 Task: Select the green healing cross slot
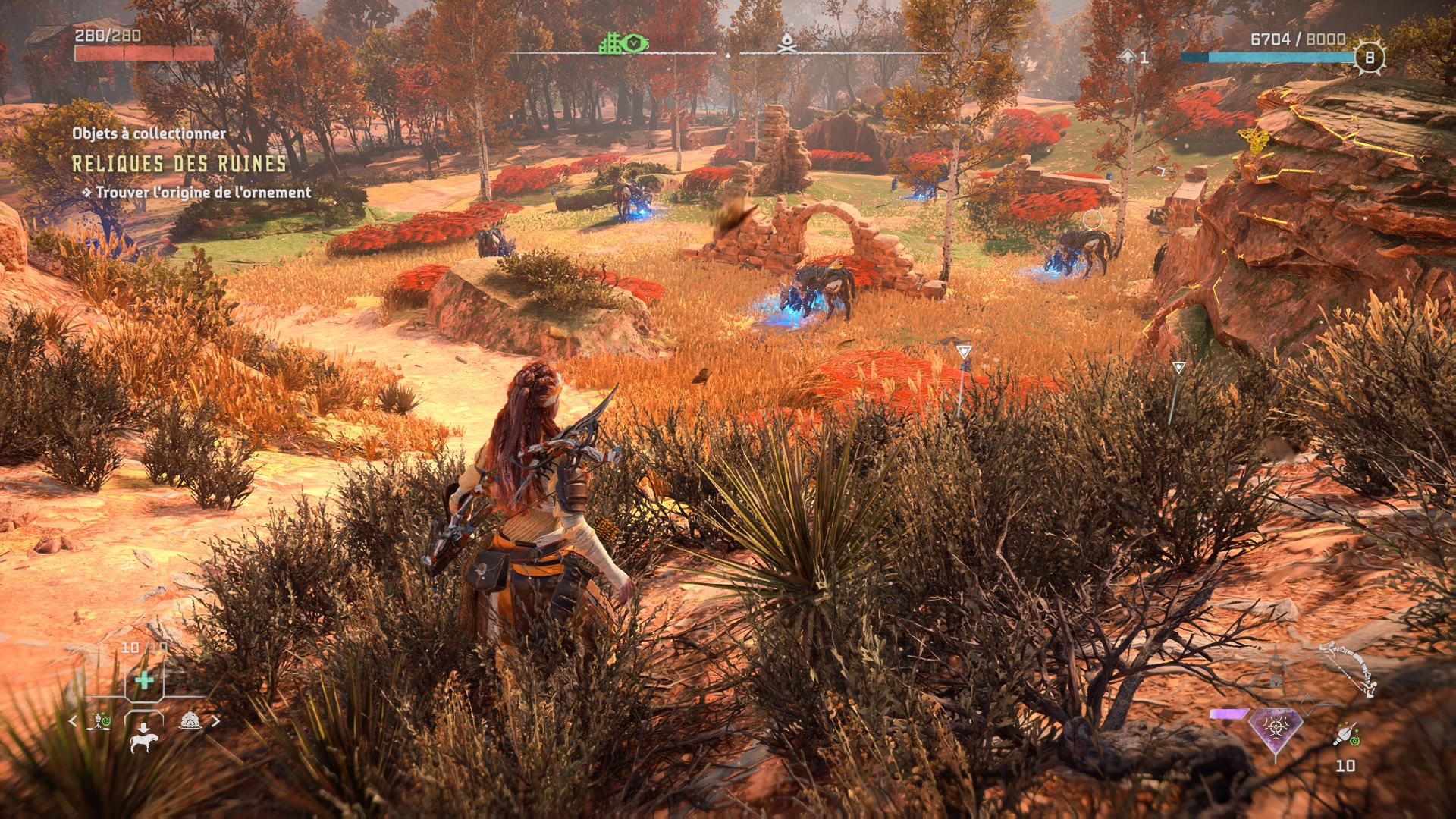tap(144, 679)
